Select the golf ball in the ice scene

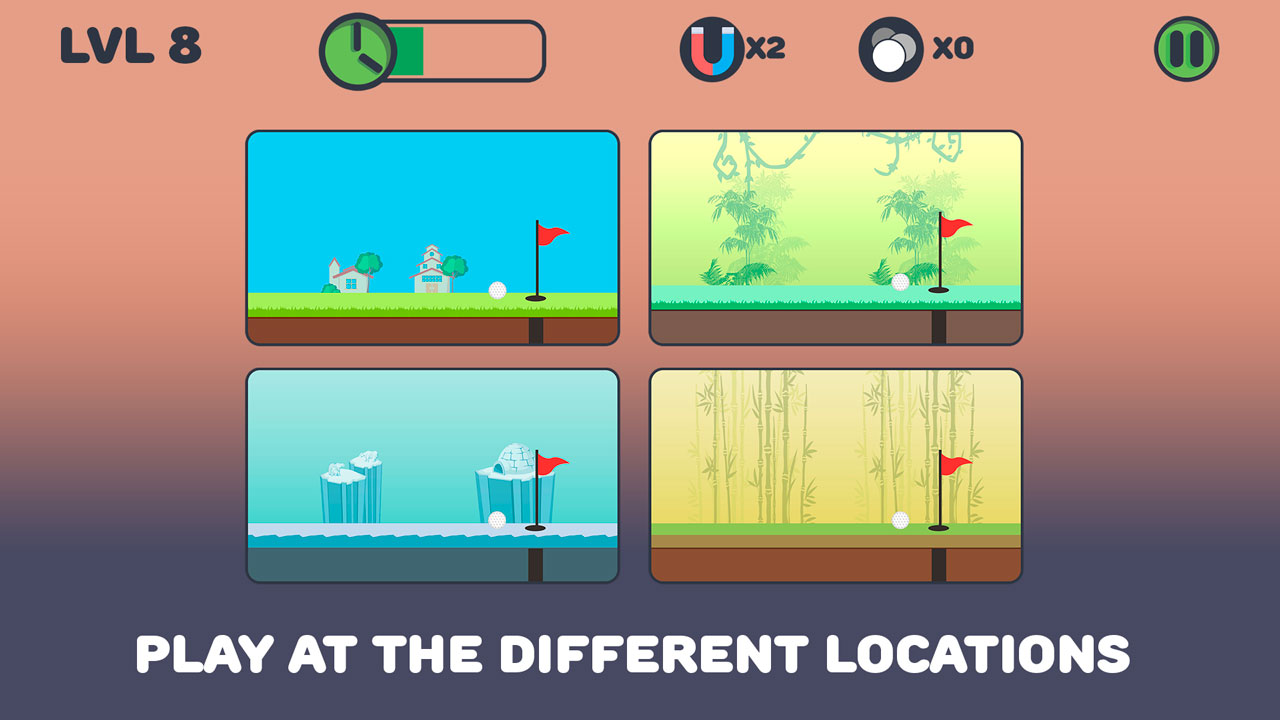tap(495, 519)
